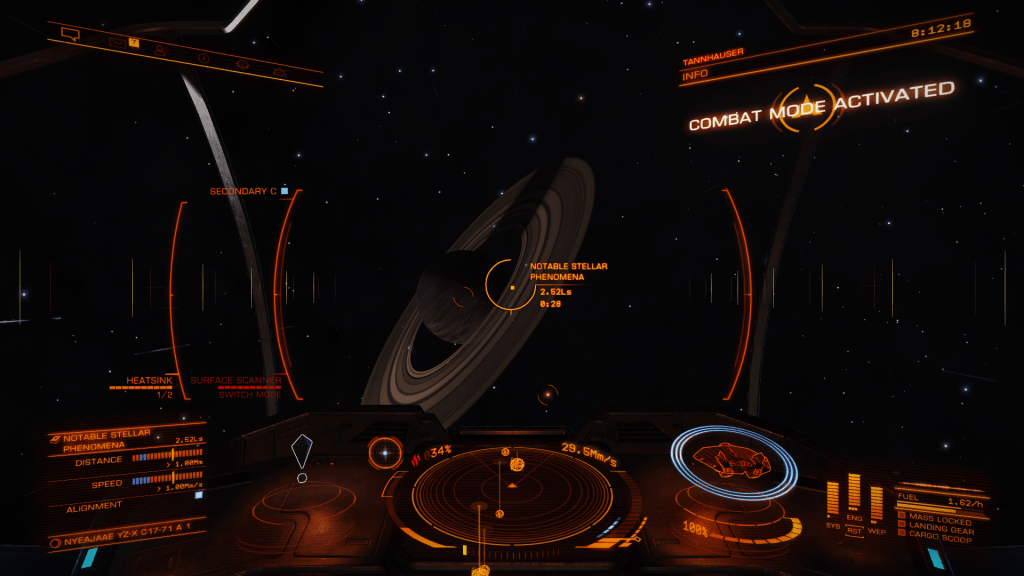Select the Notable Stellar Phenomena target reticle
1024x576 pixels.
click(x=511, y=285)
